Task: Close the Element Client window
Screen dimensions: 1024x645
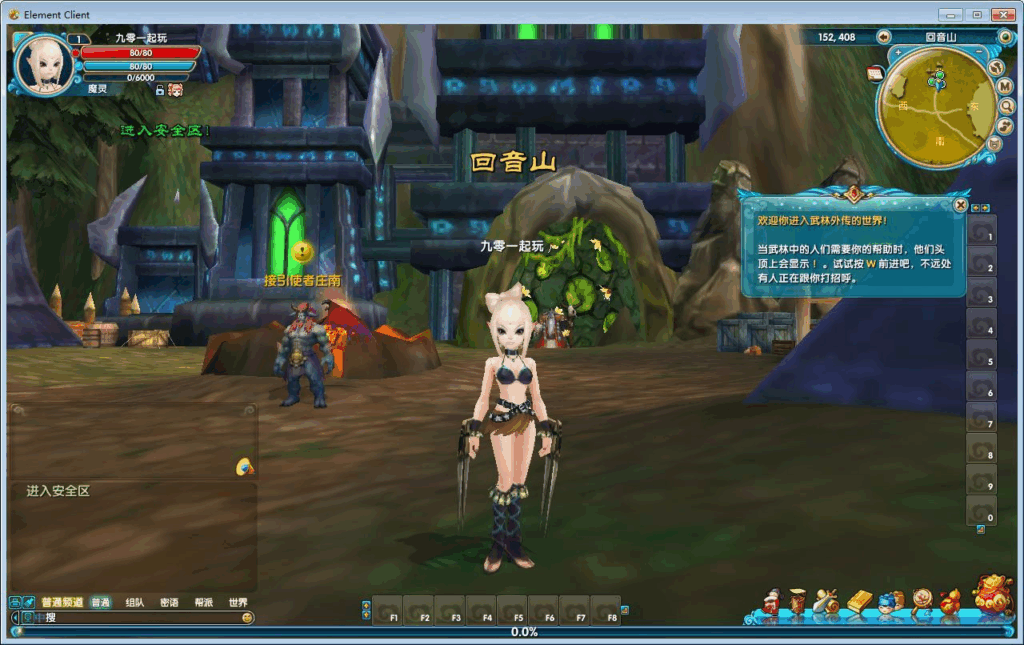Action: coord(1001,15)
